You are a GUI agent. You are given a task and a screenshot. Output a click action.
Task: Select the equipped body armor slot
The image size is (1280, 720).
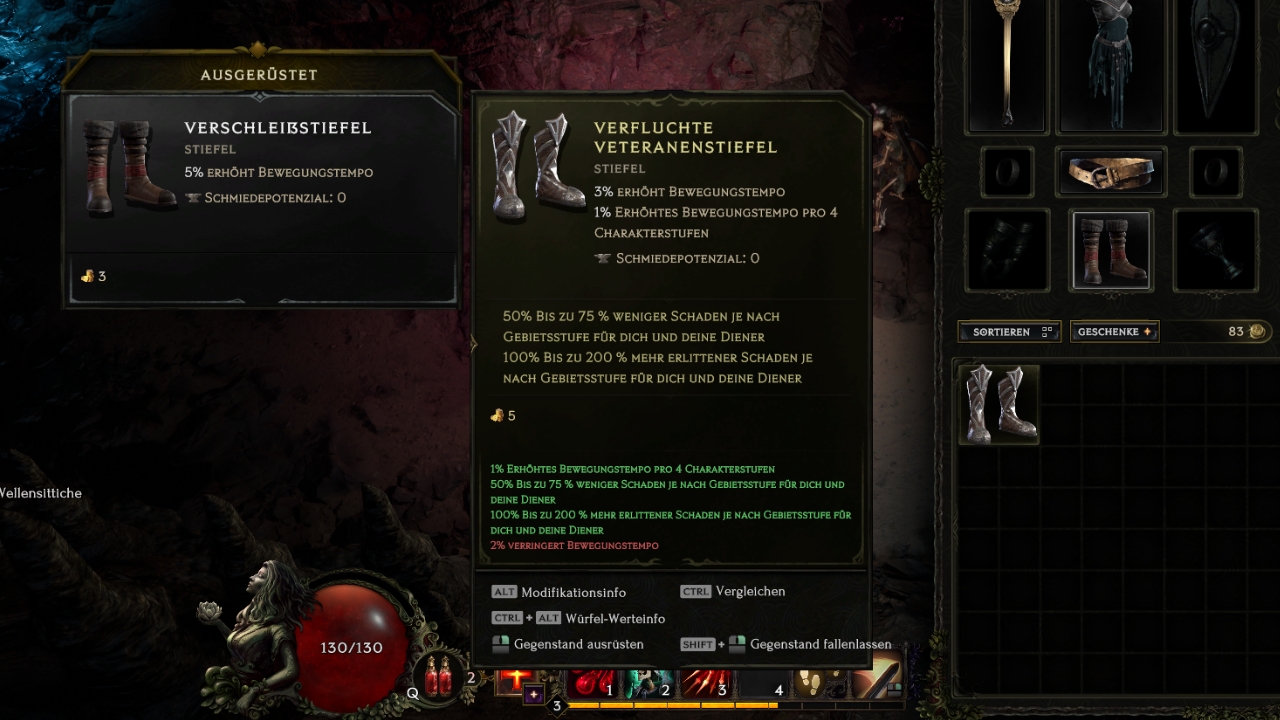[x=1111, y=65]
